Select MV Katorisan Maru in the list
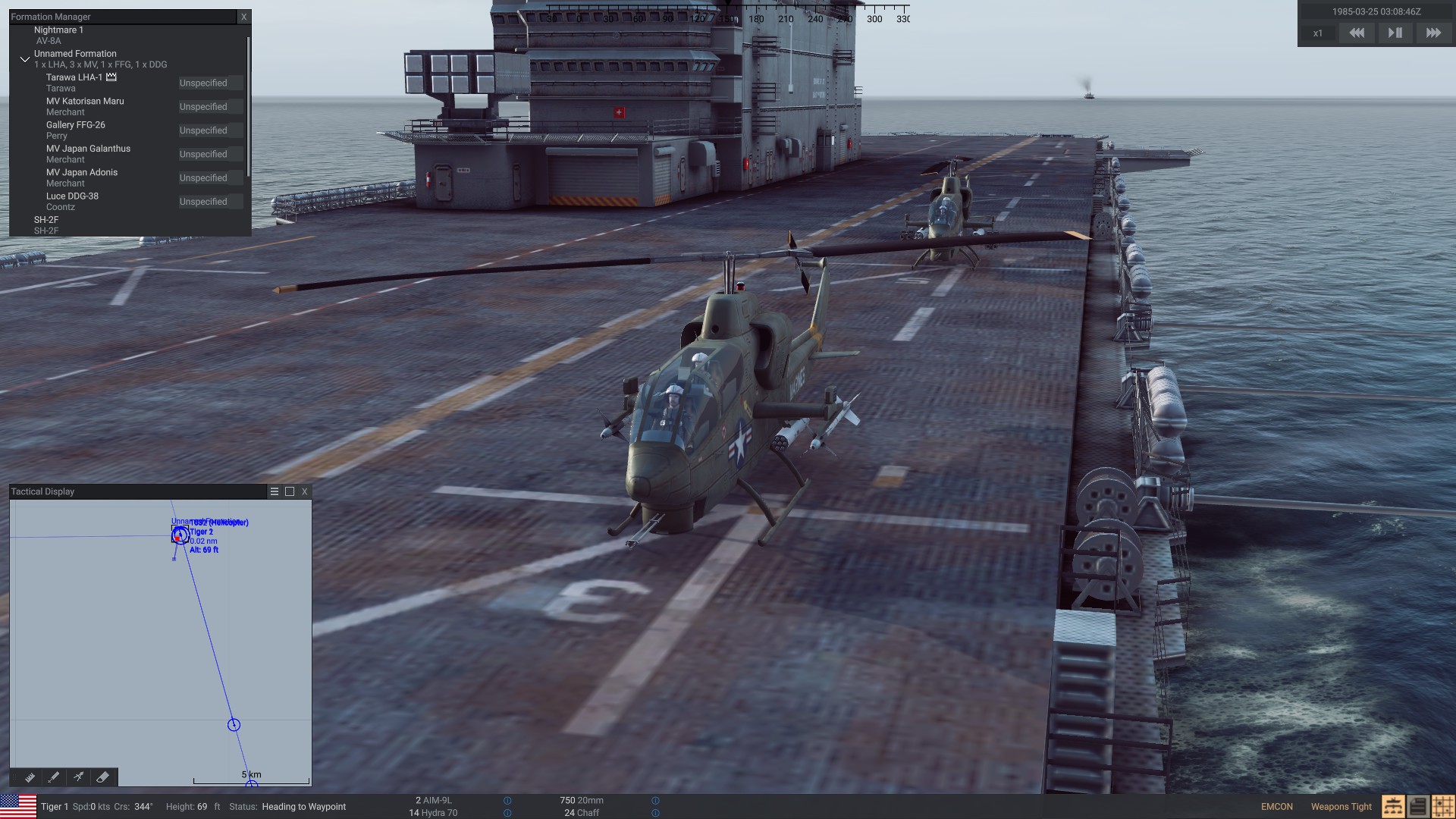The image size is (1456, 819). [x=85, y=101]
